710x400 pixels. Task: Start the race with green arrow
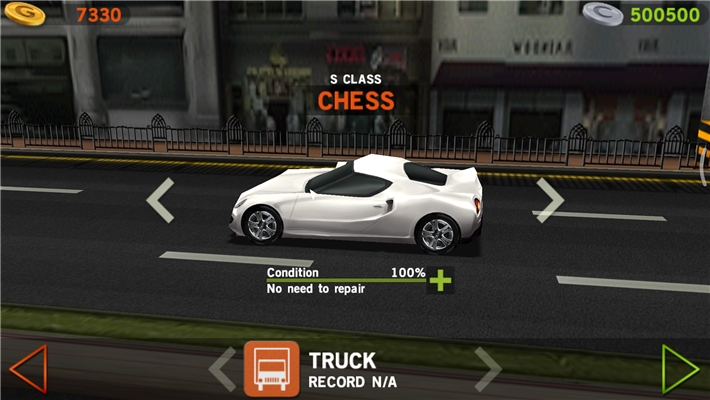tap(680, 368)
